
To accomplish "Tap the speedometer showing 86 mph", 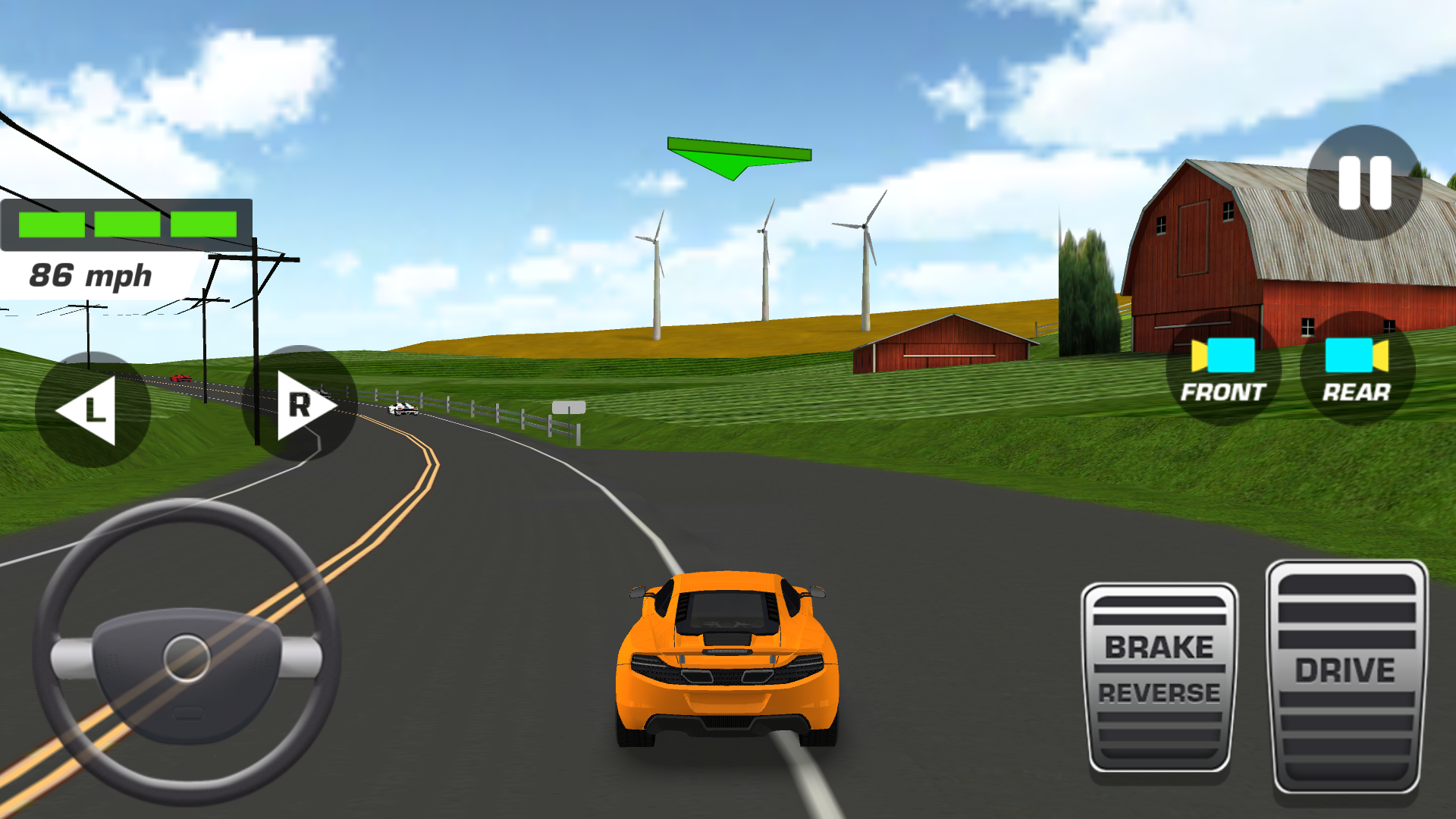I will [91, 273].
